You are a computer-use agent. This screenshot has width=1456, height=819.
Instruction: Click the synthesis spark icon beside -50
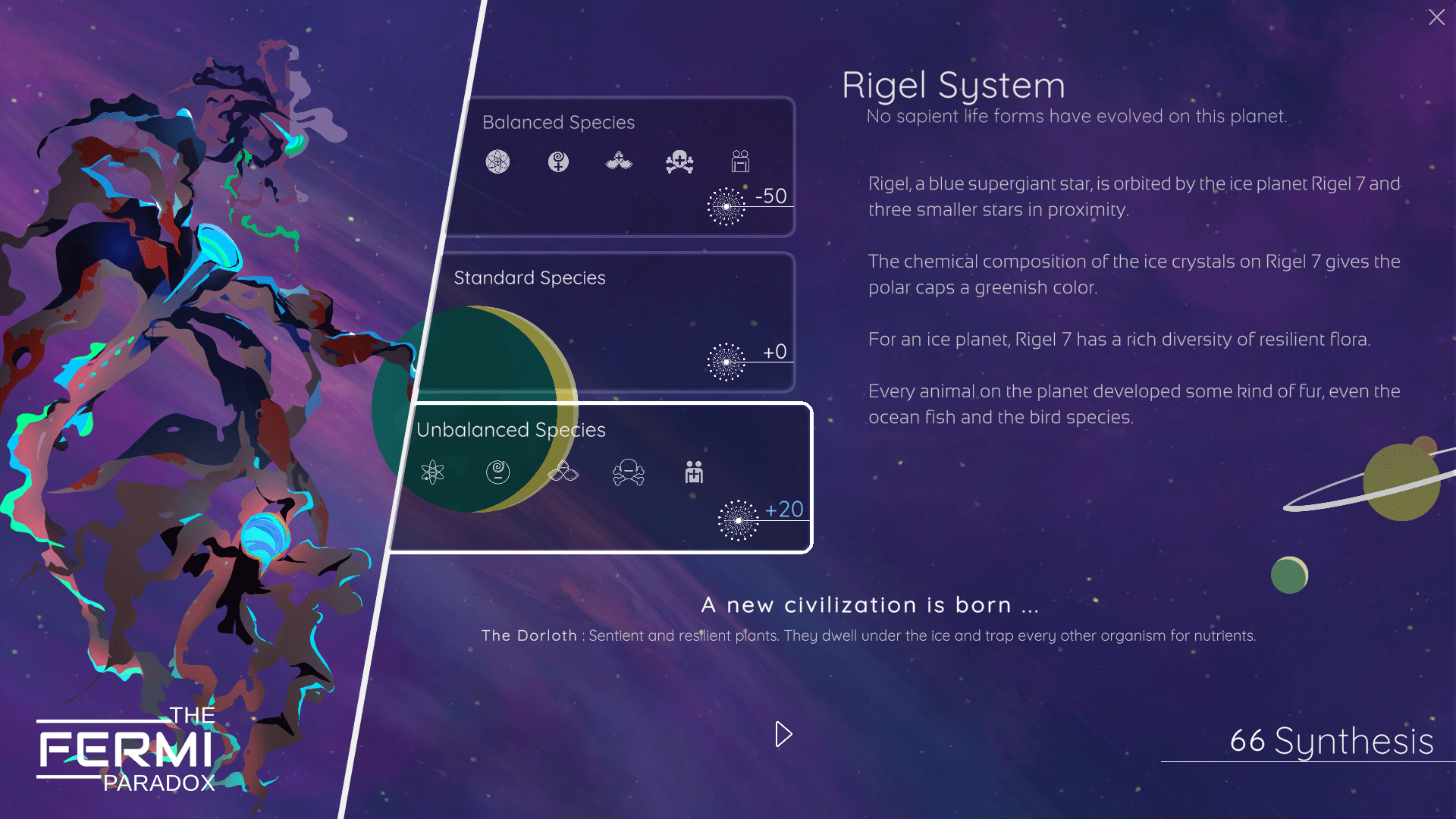725,206
